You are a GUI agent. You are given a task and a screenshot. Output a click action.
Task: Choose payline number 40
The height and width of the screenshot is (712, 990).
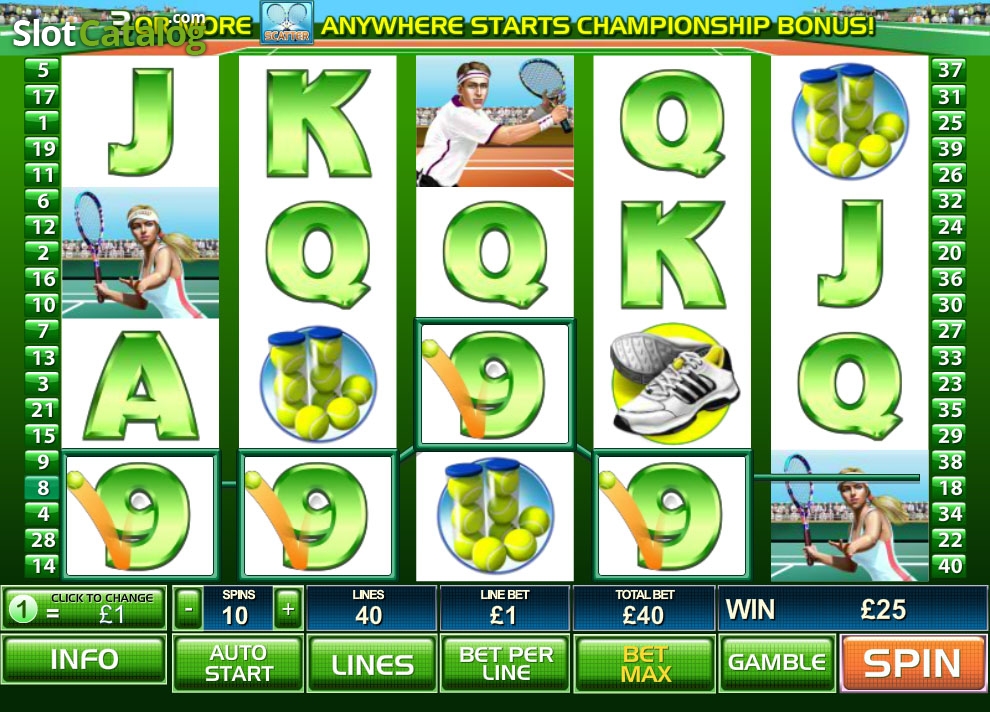click(x=949, y=566)
